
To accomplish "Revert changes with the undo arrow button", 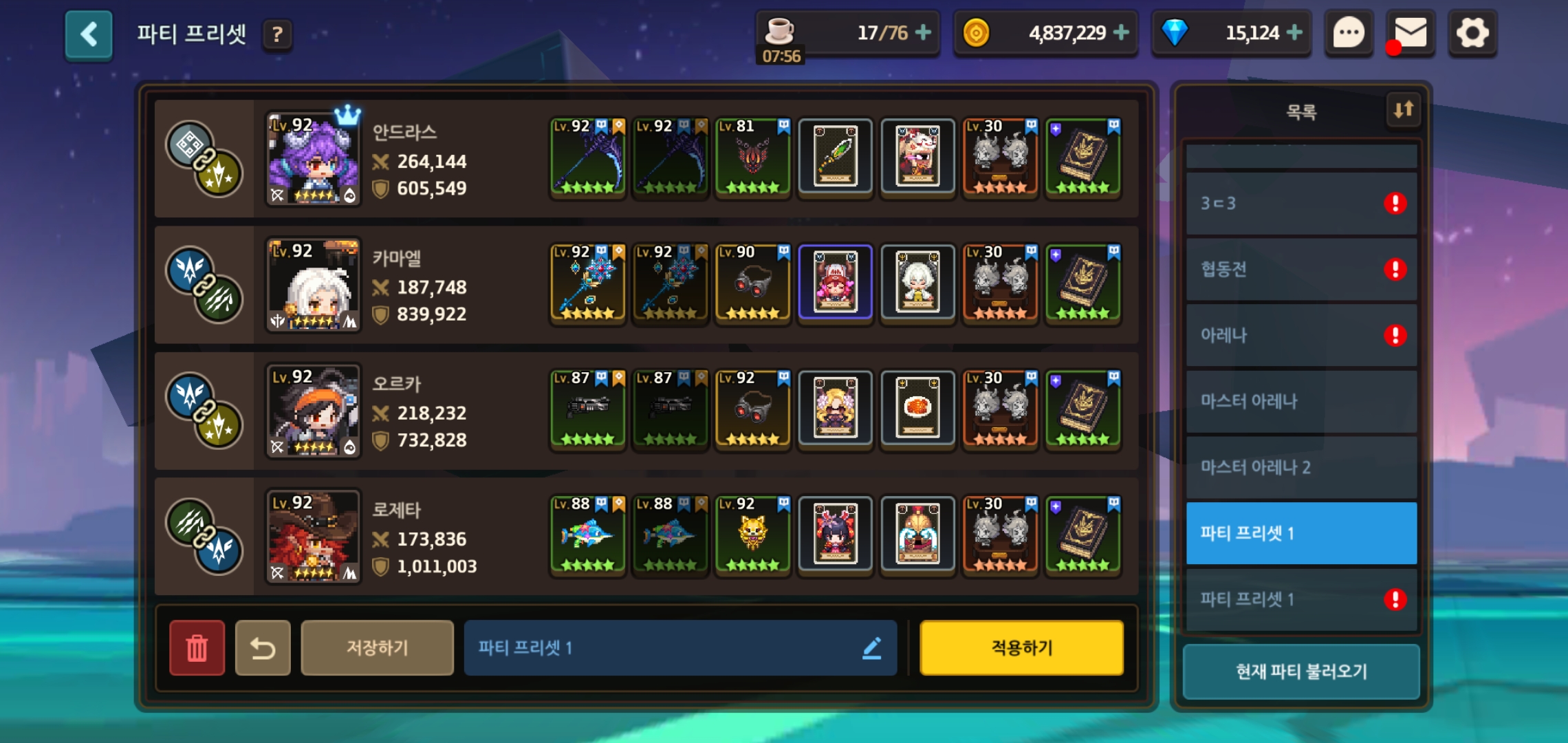I will click(263, 647).
